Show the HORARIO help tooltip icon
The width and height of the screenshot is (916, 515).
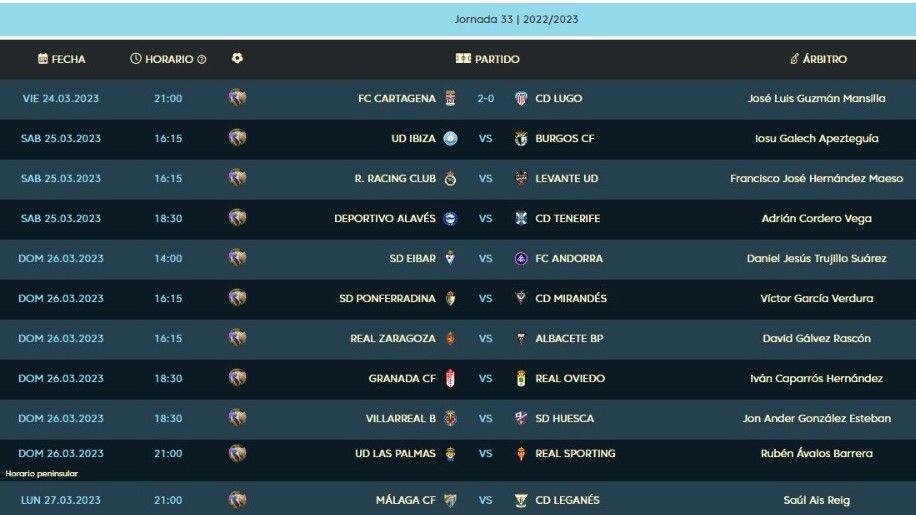[202, 60]
